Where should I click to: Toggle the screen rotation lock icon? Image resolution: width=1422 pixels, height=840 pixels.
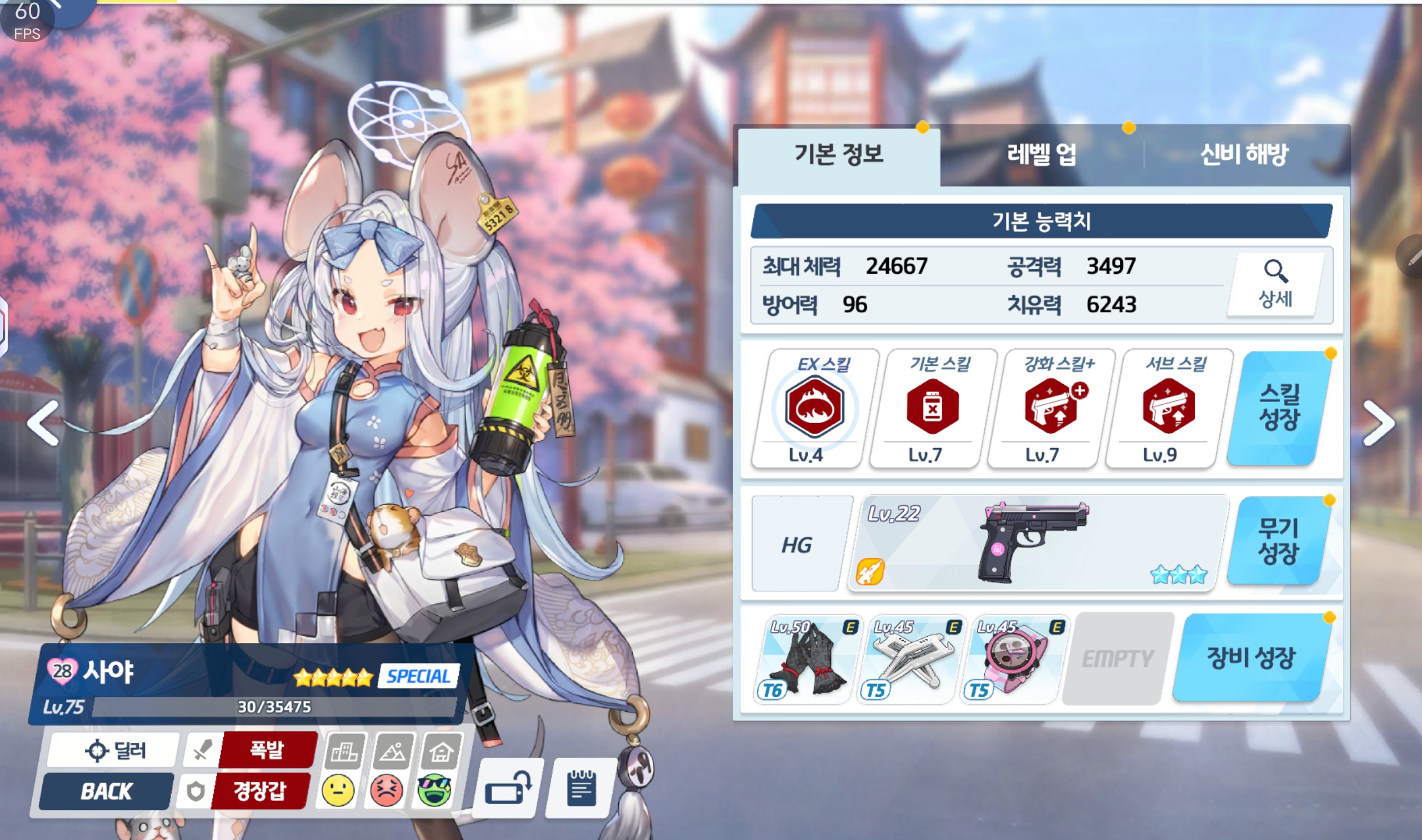507,787
